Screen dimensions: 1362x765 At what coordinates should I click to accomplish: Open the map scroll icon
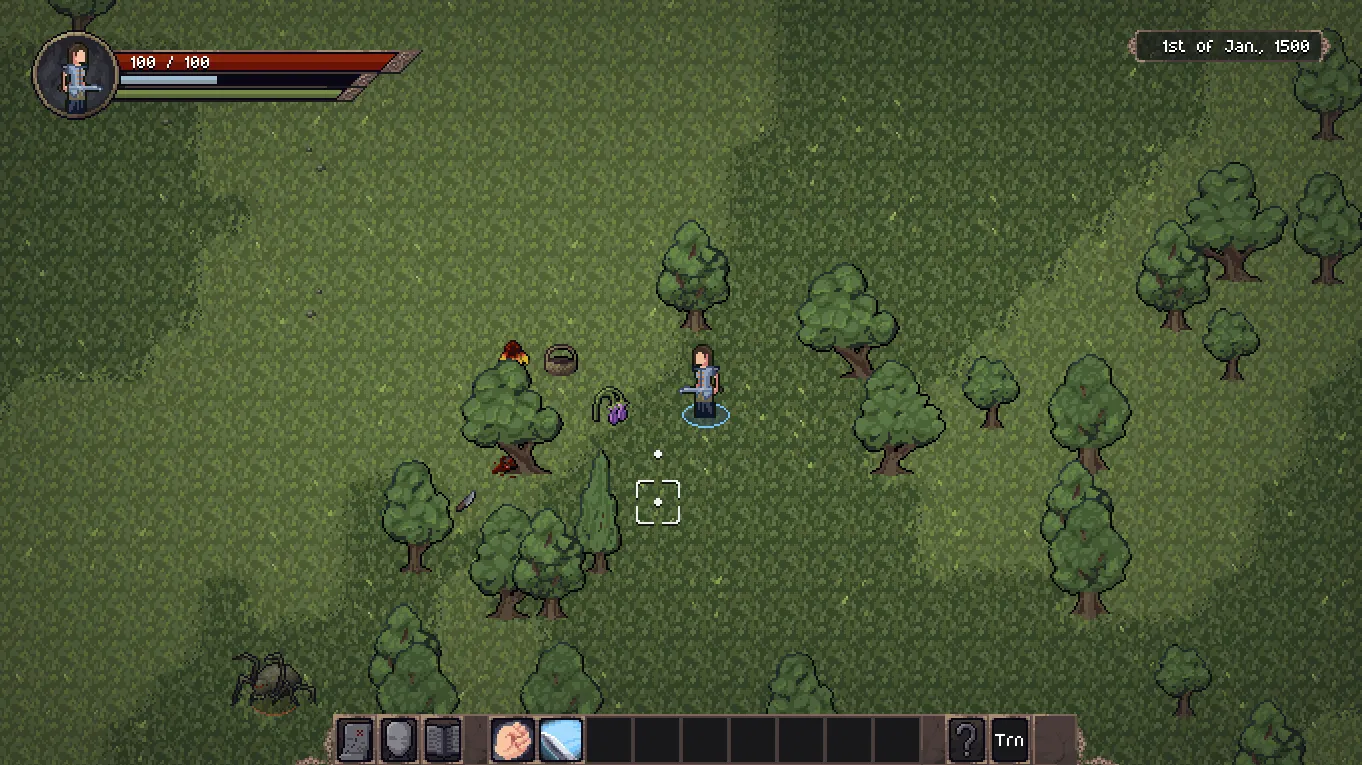tap(355, 741)
